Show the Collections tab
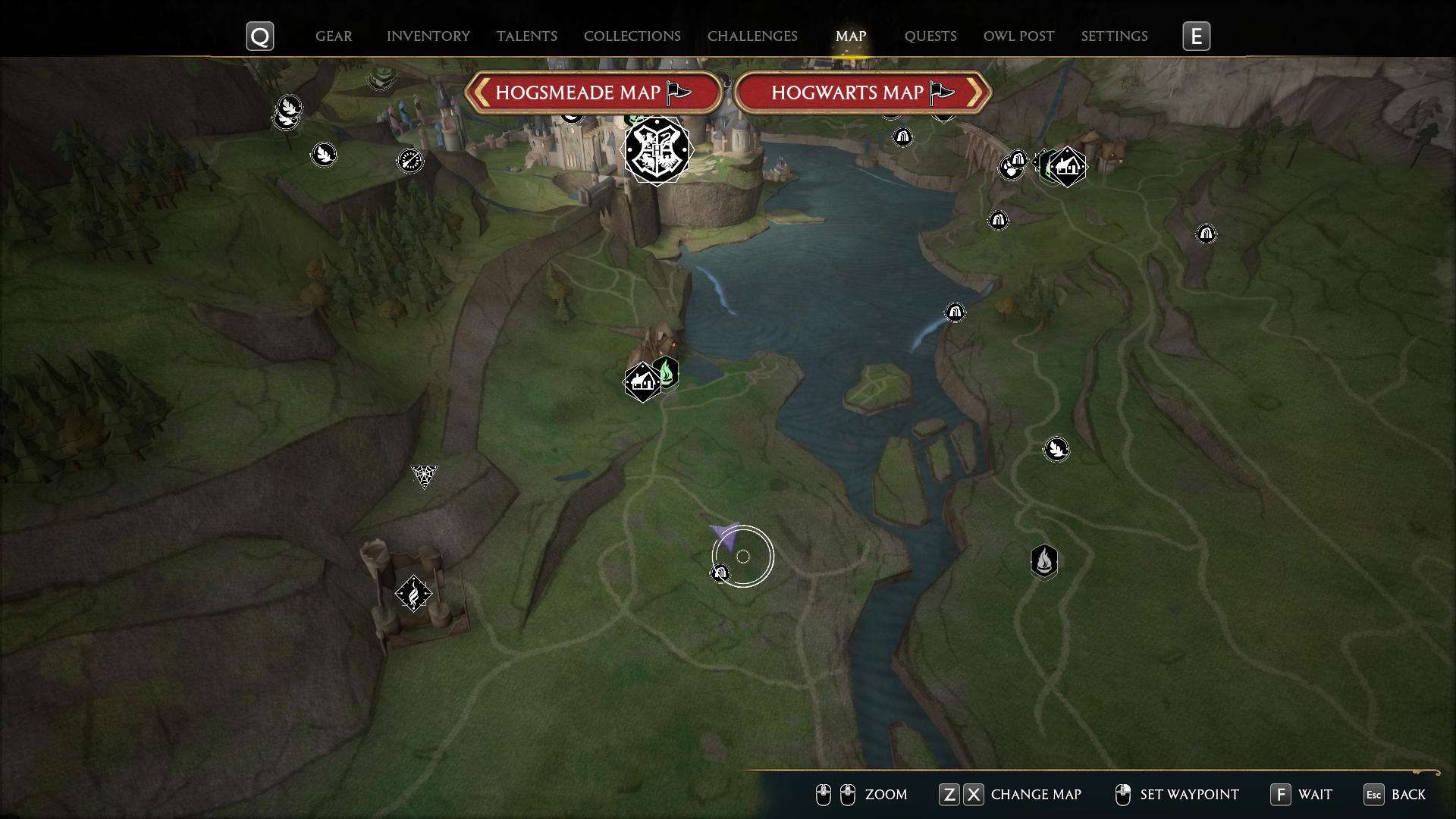 (x=632, y=36)
